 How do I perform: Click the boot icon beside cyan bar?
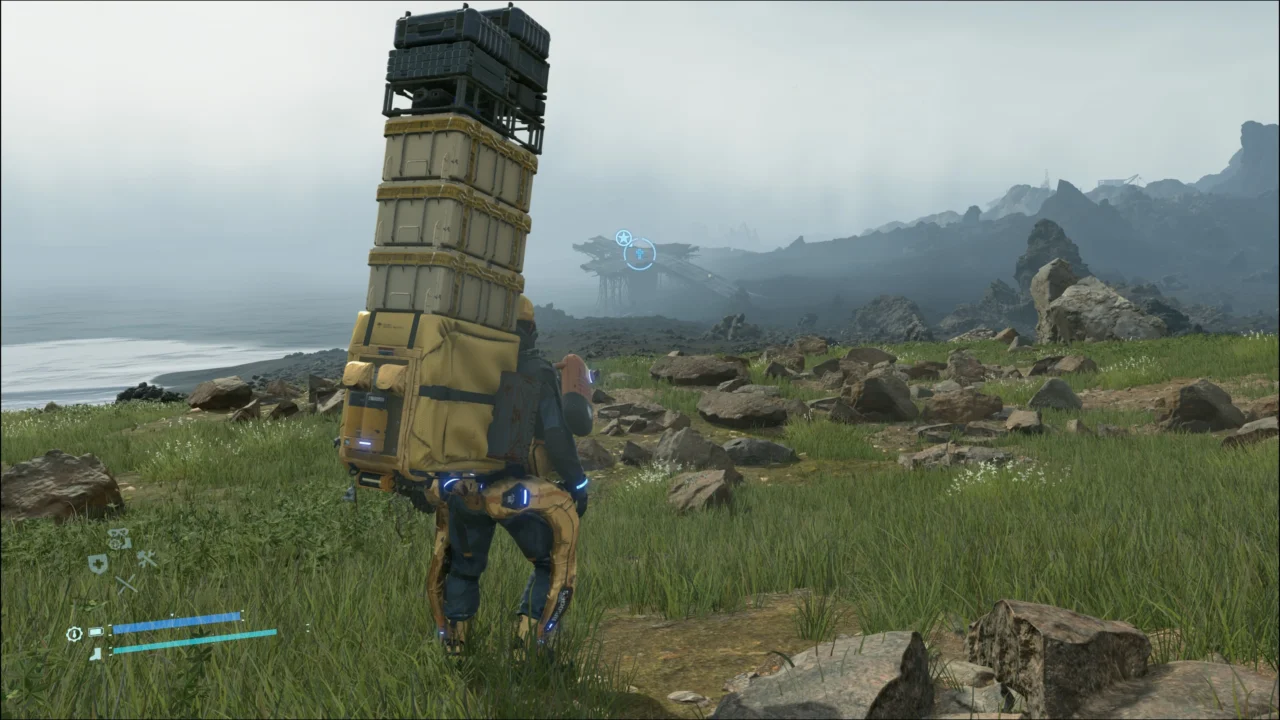click(96, 653)
